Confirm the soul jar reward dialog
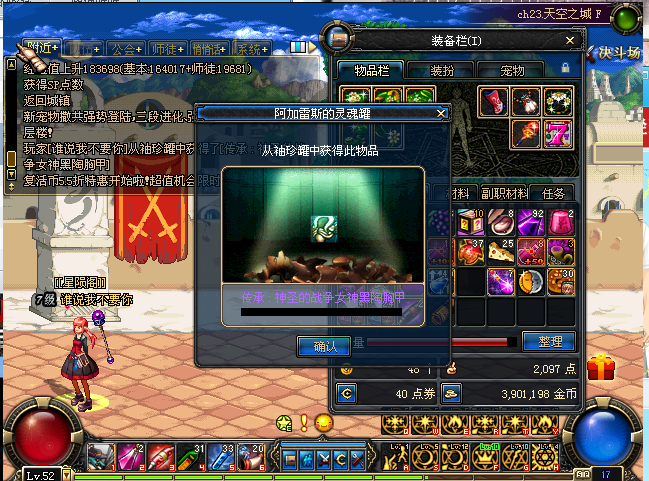The height and width of the screenshot is (481, 649). pyautogui.click(x=324, y=346)
